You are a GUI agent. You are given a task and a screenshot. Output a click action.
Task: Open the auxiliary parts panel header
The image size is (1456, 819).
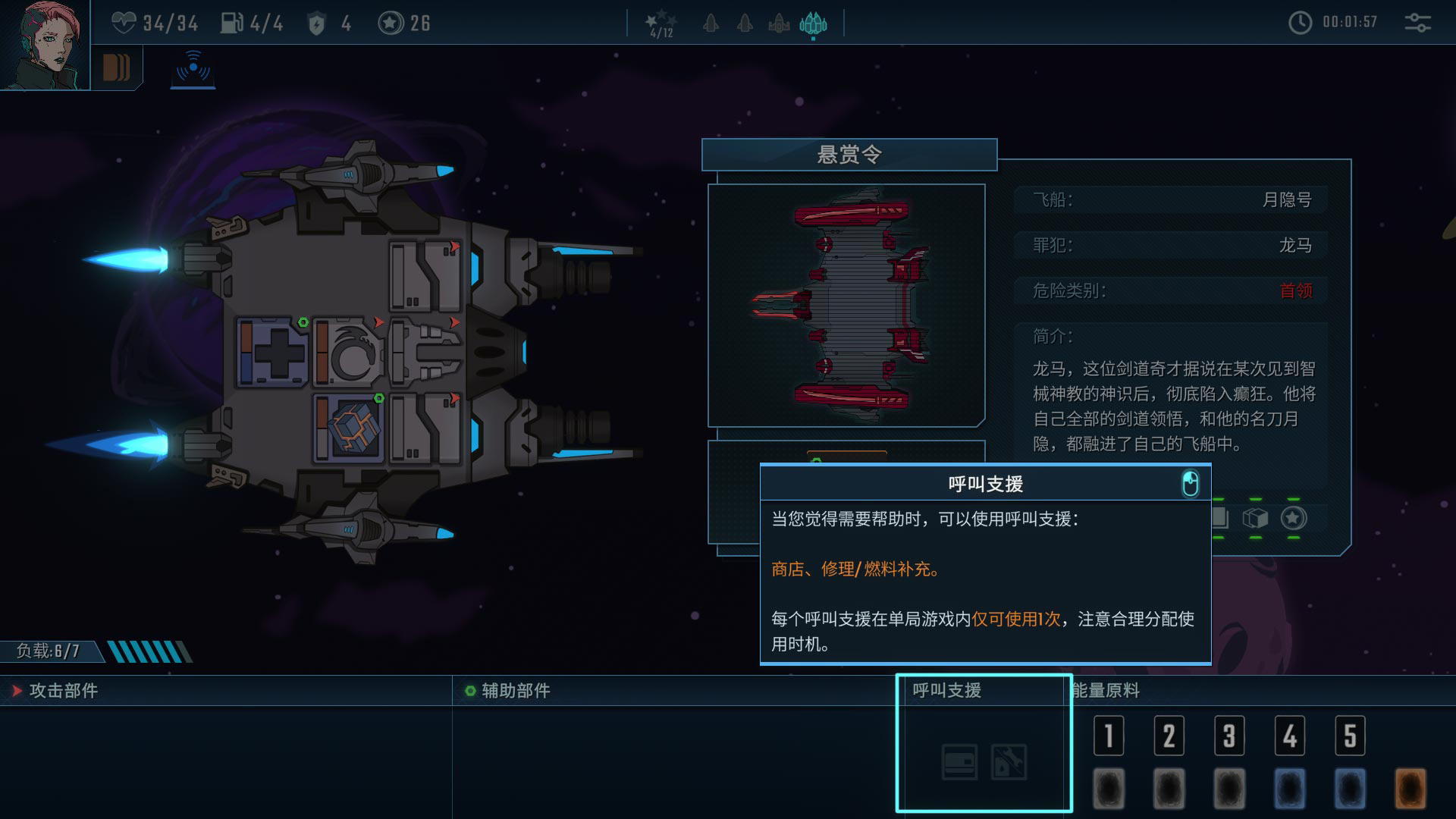coord(516,691)
